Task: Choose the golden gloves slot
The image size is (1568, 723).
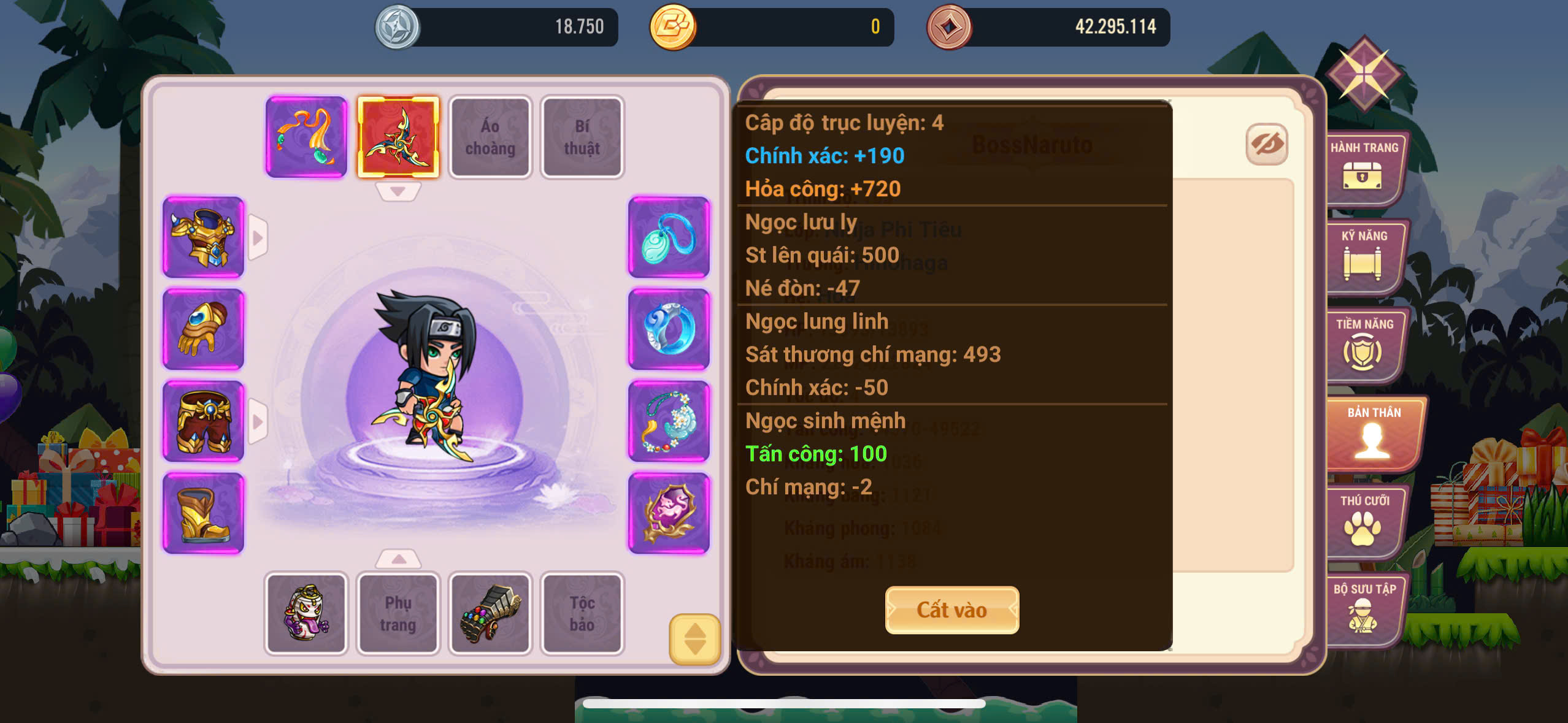Action: pyautogui.click(x=204, y=329)
